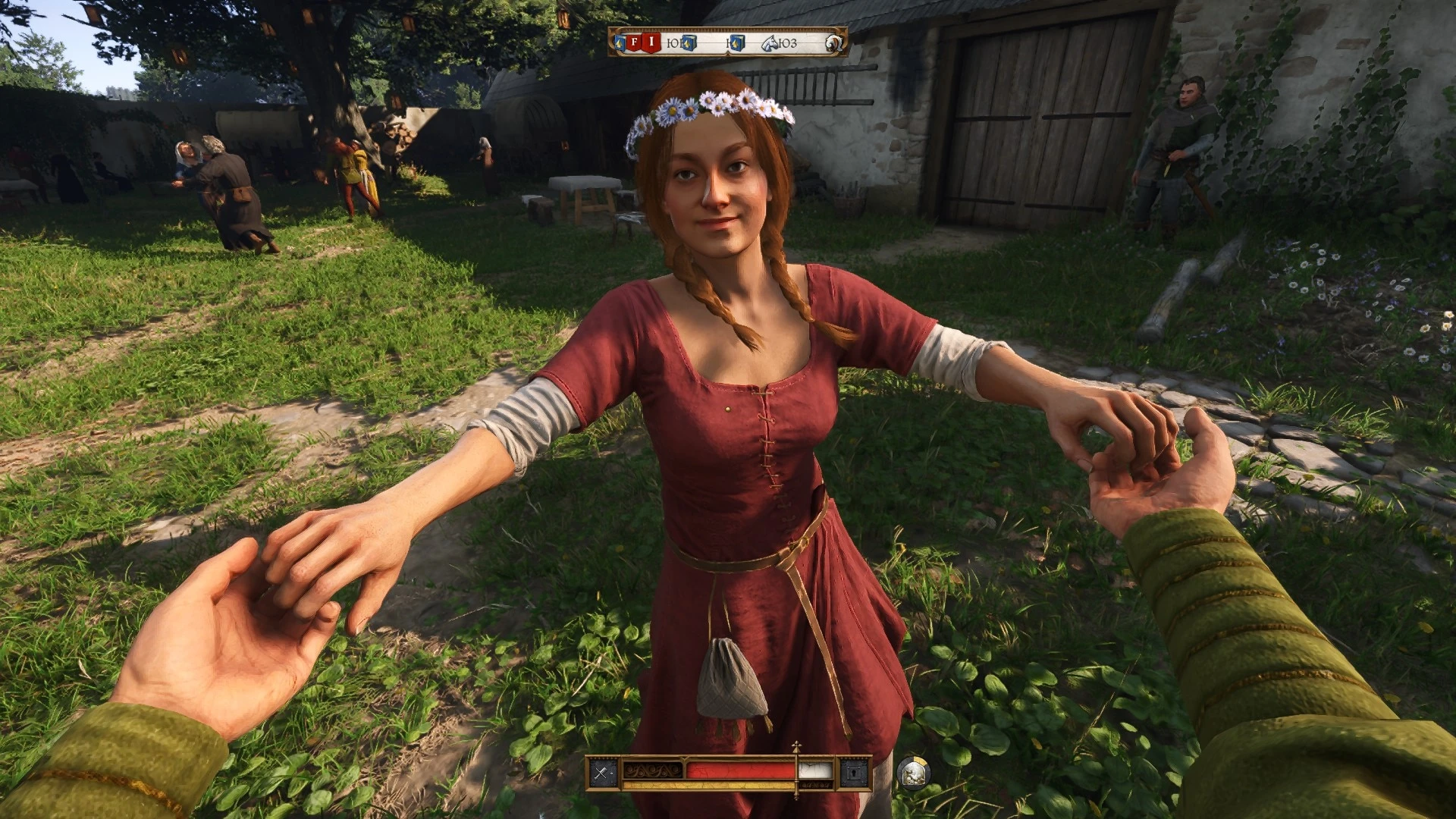This screenshot has height=819, width=1456.
Task: Click the ЮЗ direction label on top bar
Action: pyautogui.click(x=787, y=43)
